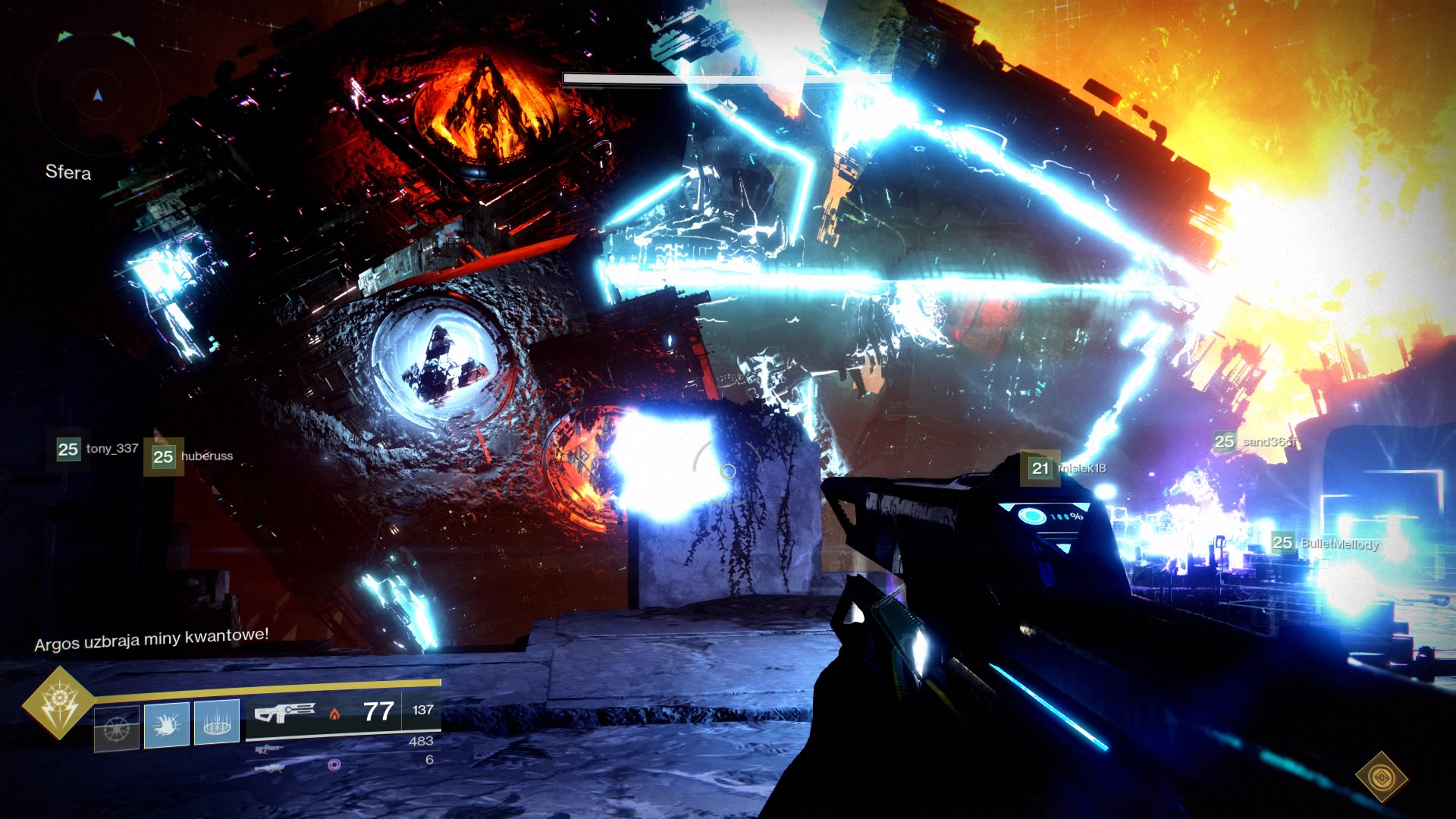This screenshot has height=819, width=1456.
Task: Click the circular radar in the corner
Action: click(x=97, y=96)
